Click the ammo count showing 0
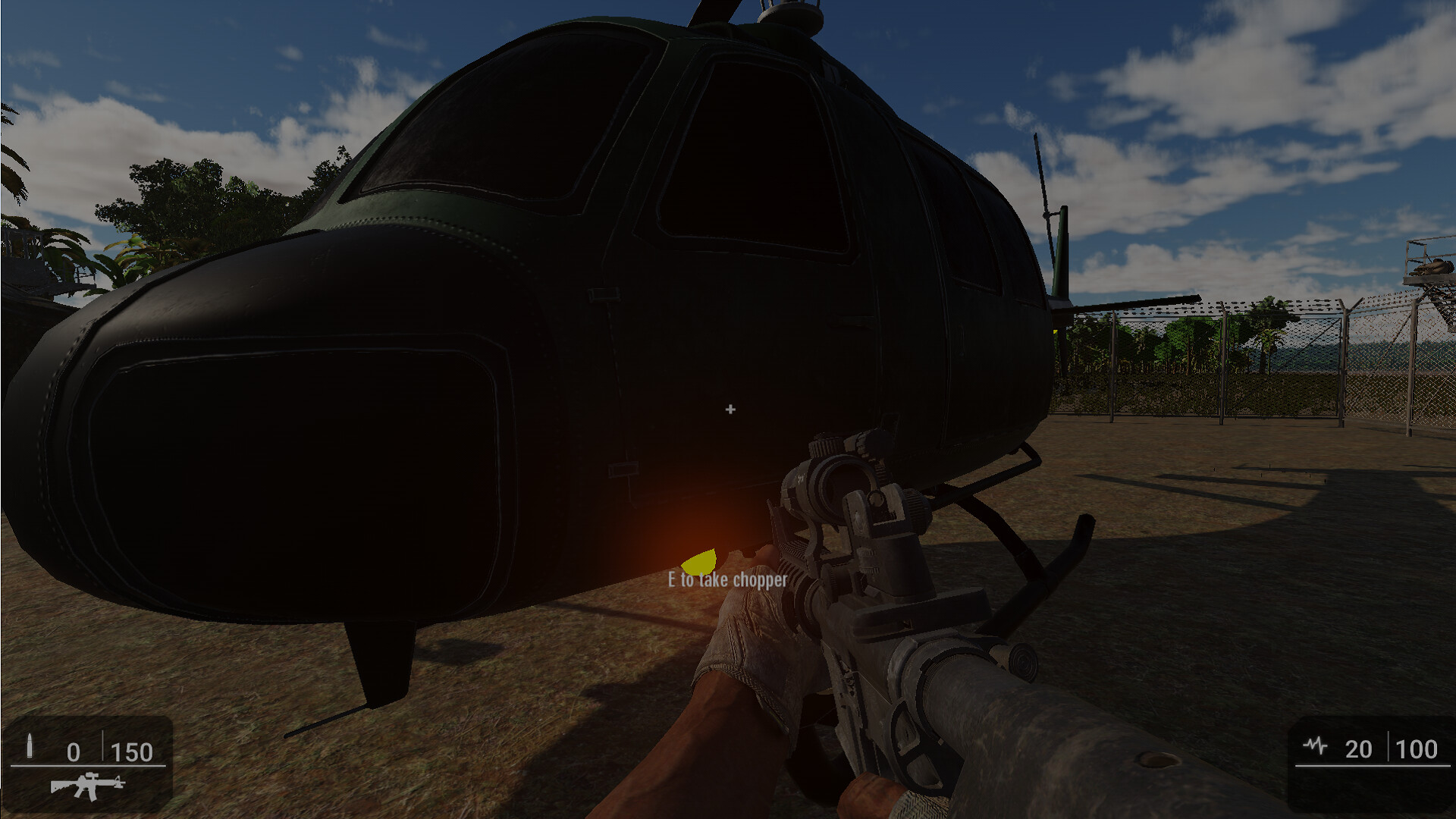Screen dimensions: 1456x819 [74, 753]
